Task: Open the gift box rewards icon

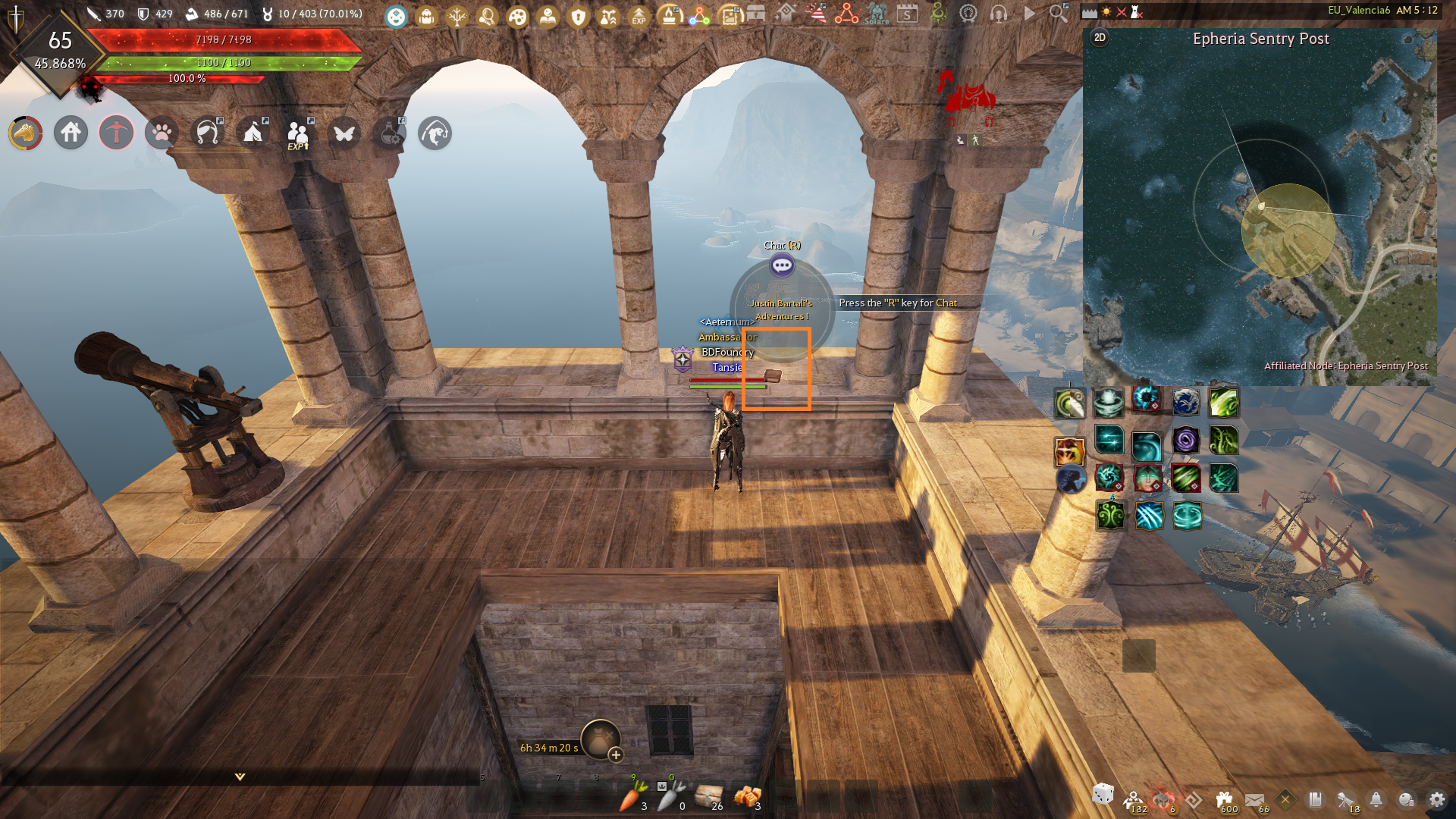Action: 1225,799
